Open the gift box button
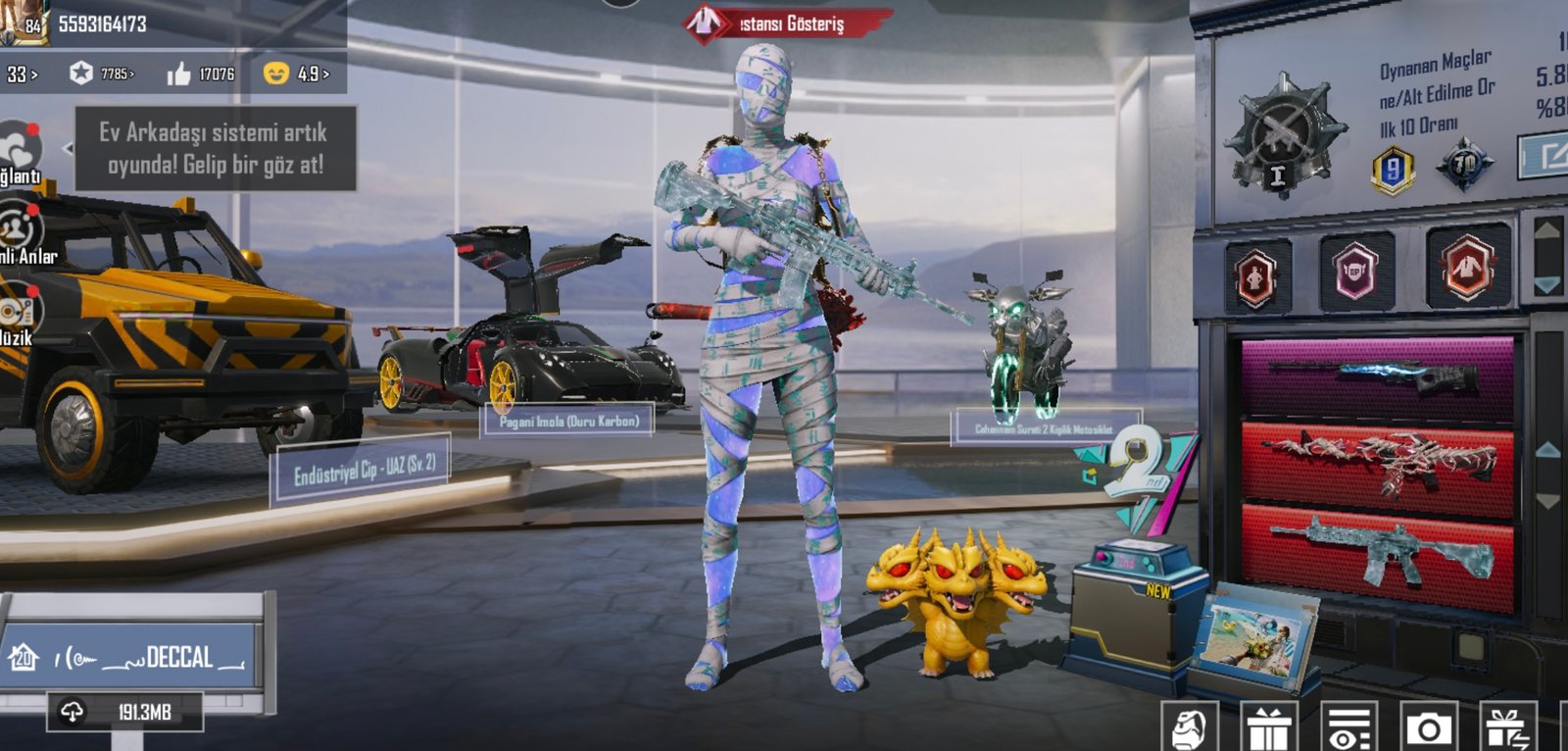 click(1268, 727)
